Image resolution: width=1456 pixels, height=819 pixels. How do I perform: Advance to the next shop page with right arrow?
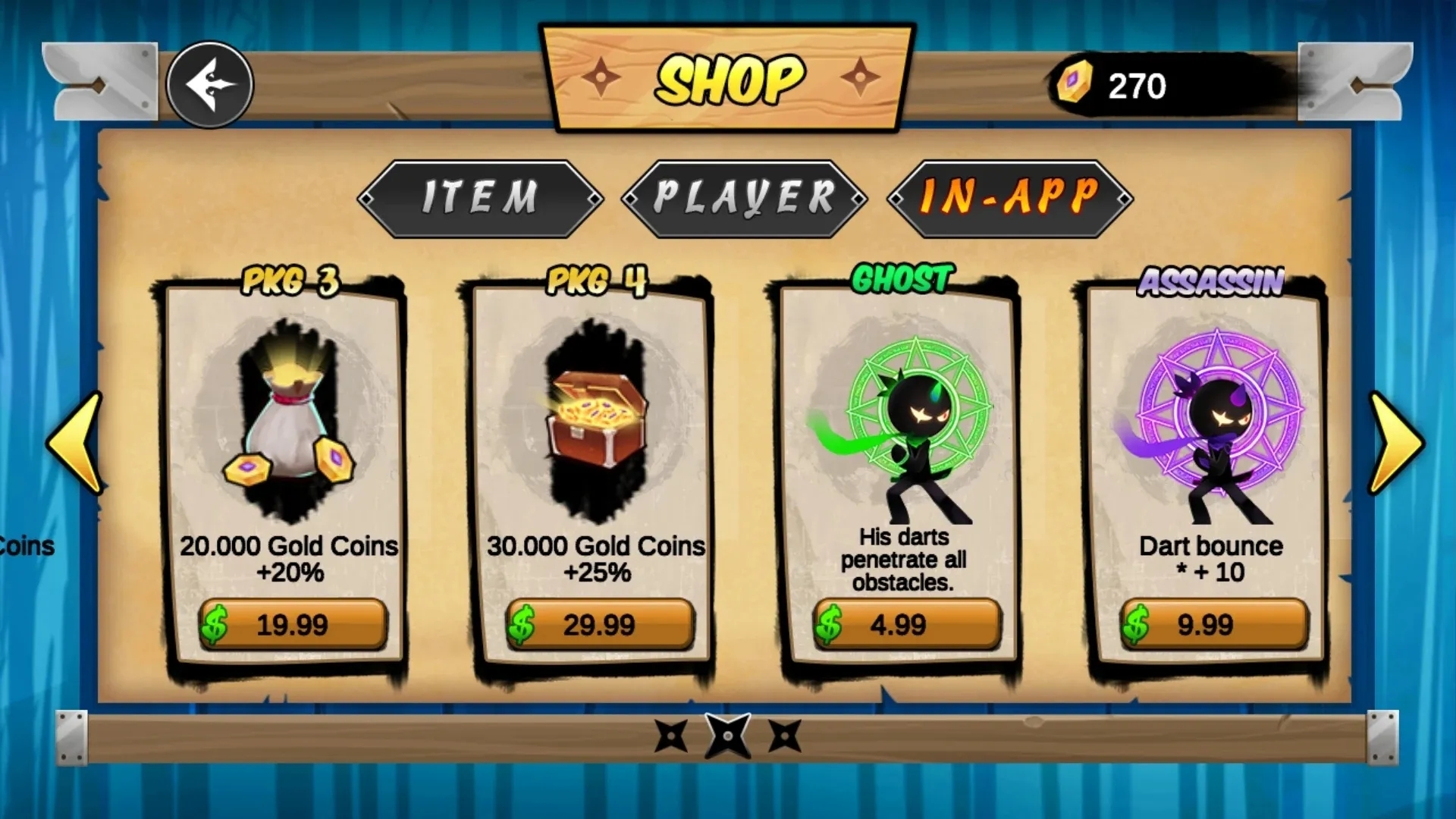[1395, 444]
